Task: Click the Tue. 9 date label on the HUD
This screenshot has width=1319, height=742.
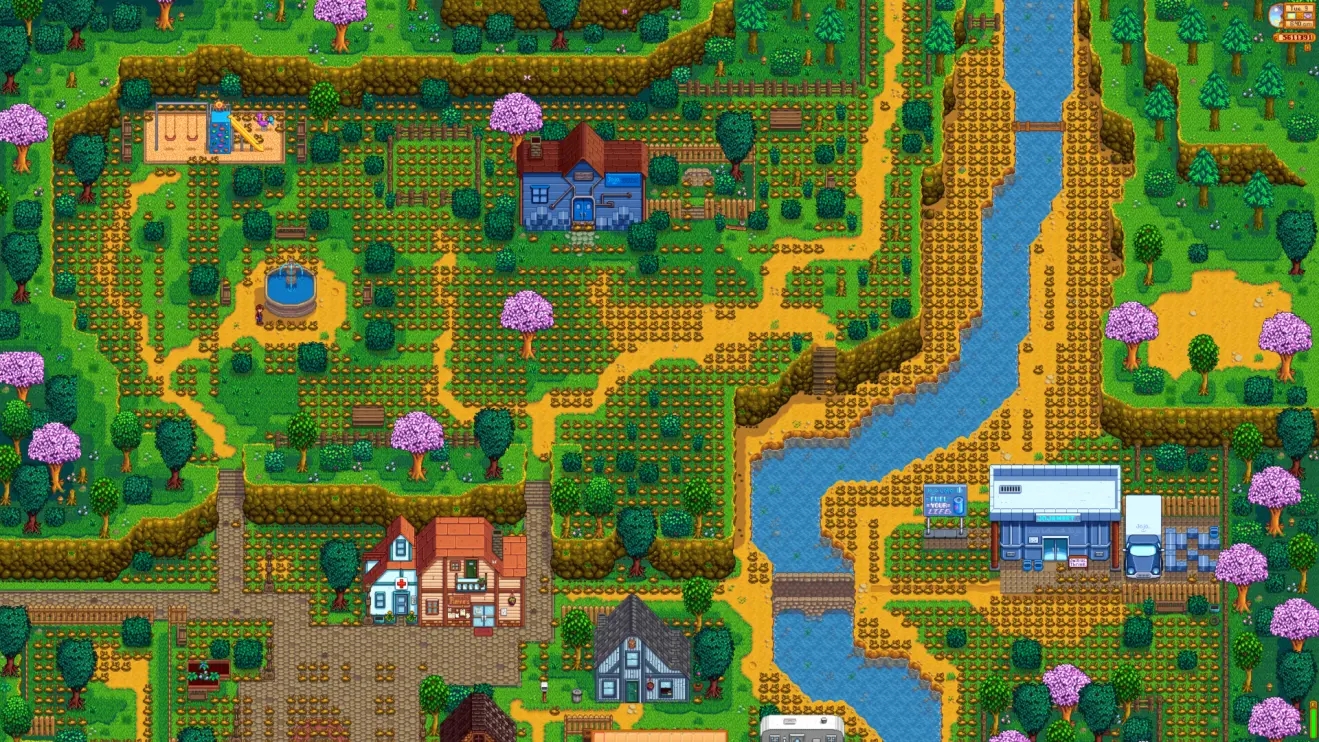Action: 1299,9
